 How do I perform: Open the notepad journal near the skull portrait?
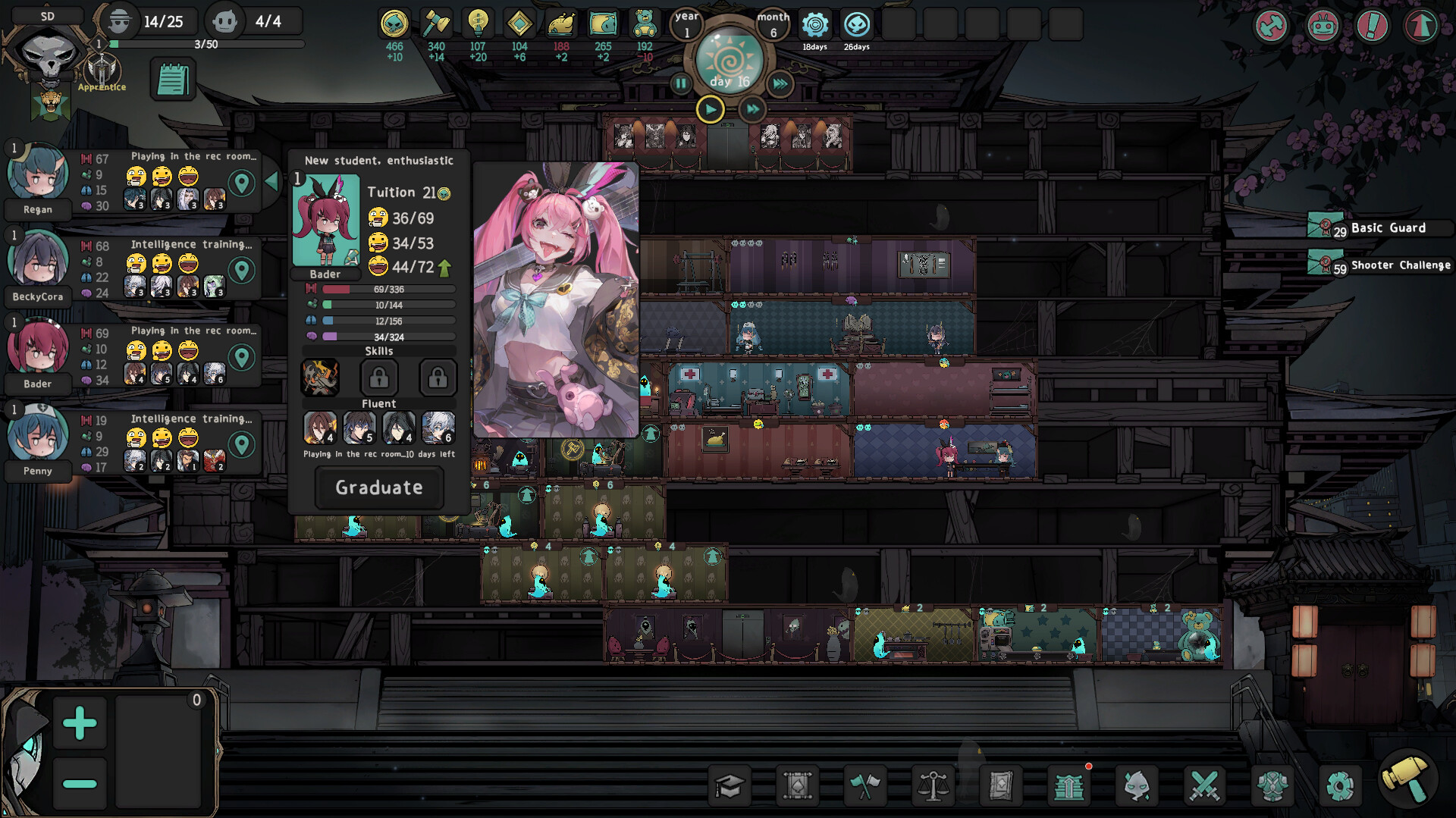[173, 78]
